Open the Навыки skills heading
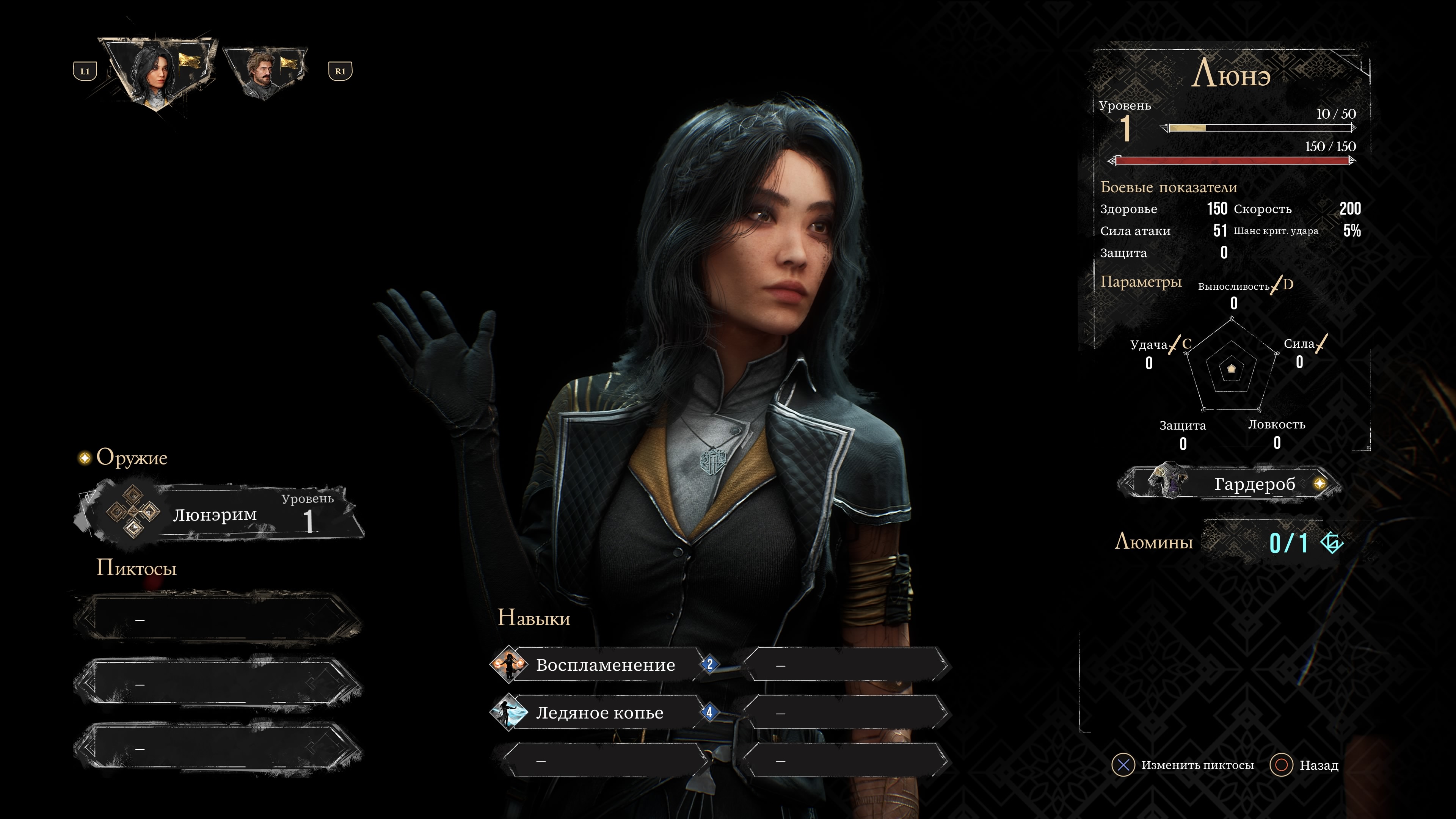The width and height of the screenshot is (1456, 819). click(533, 618)
